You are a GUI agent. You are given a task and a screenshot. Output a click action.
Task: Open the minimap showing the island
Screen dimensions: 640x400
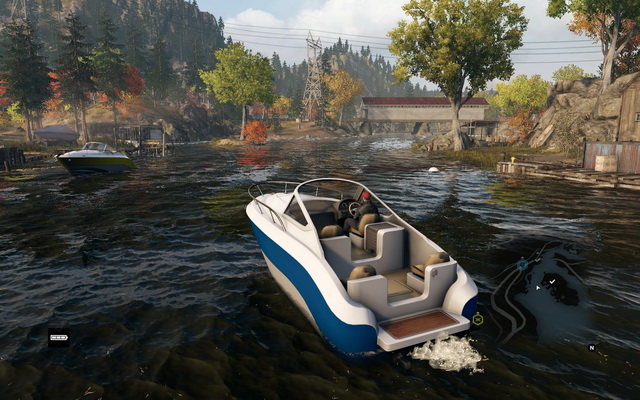coord(555,295)
